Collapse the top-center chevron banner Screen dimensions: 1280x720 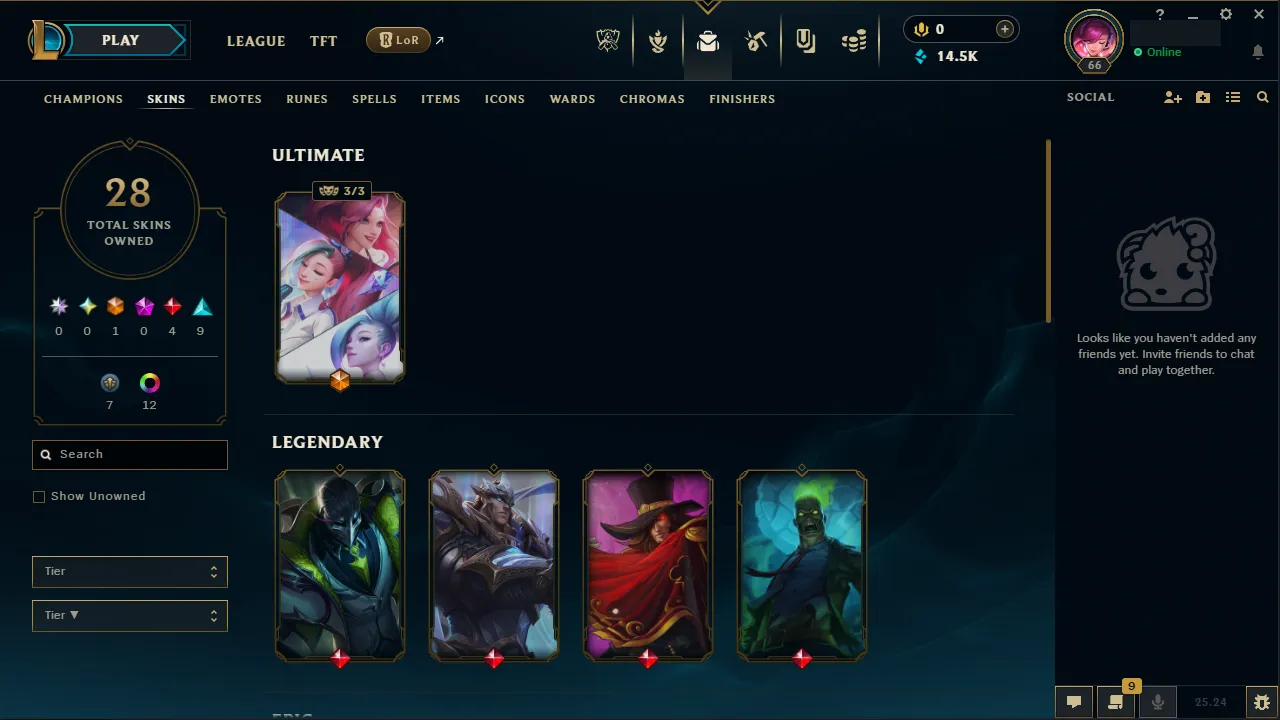tap(708, 6)
